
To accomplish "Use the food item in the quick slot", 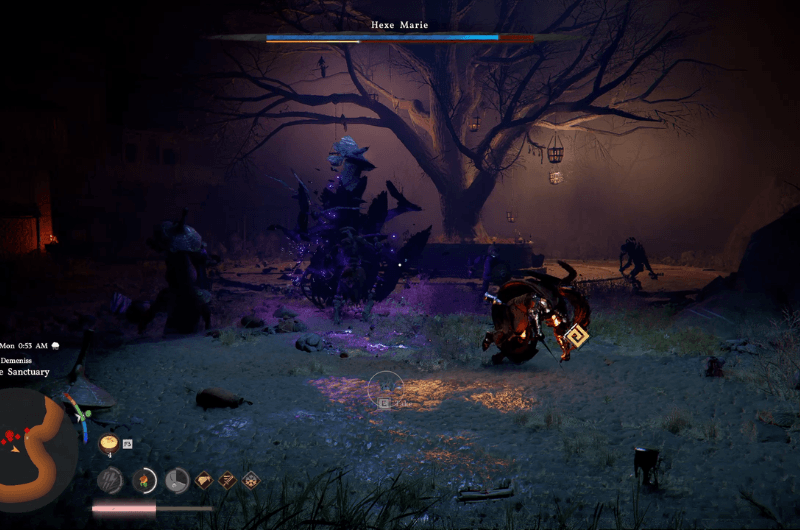I will tap(109, 443).
